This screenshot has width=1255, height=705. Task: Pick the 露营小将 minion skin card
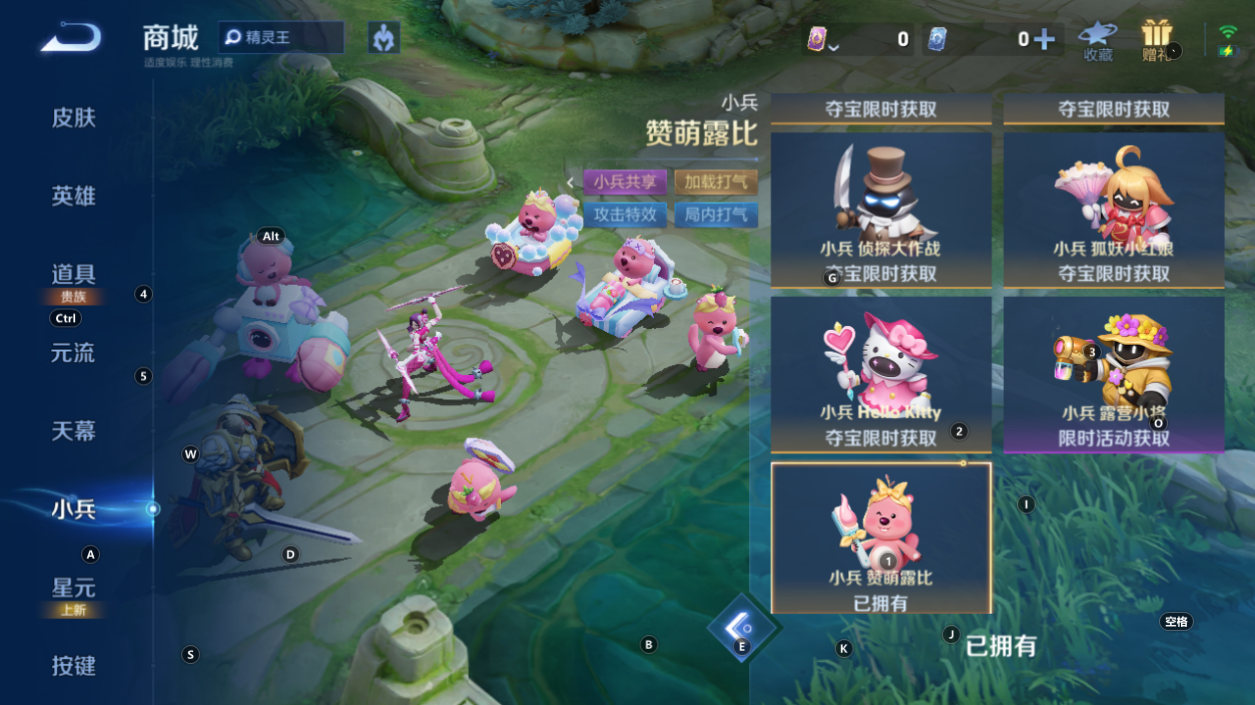click(x=1114, y=374)
